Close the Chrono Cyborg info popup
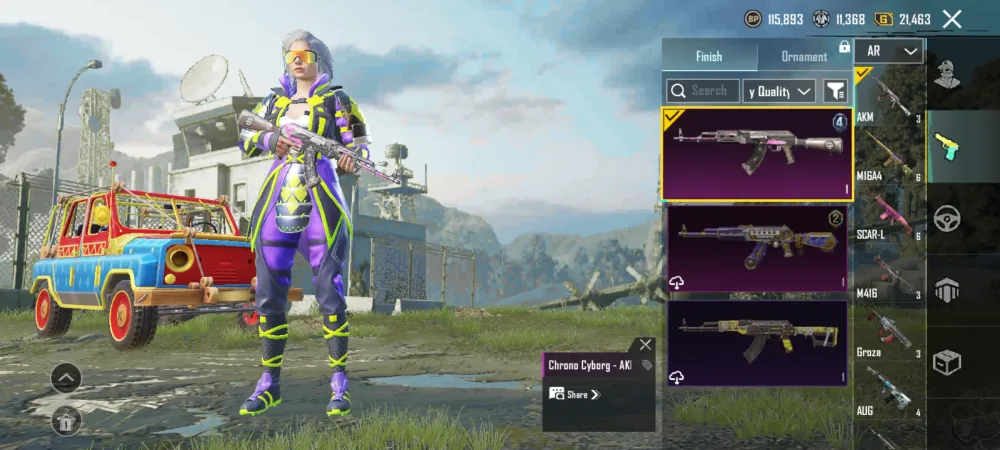 (x=645, y=344)
